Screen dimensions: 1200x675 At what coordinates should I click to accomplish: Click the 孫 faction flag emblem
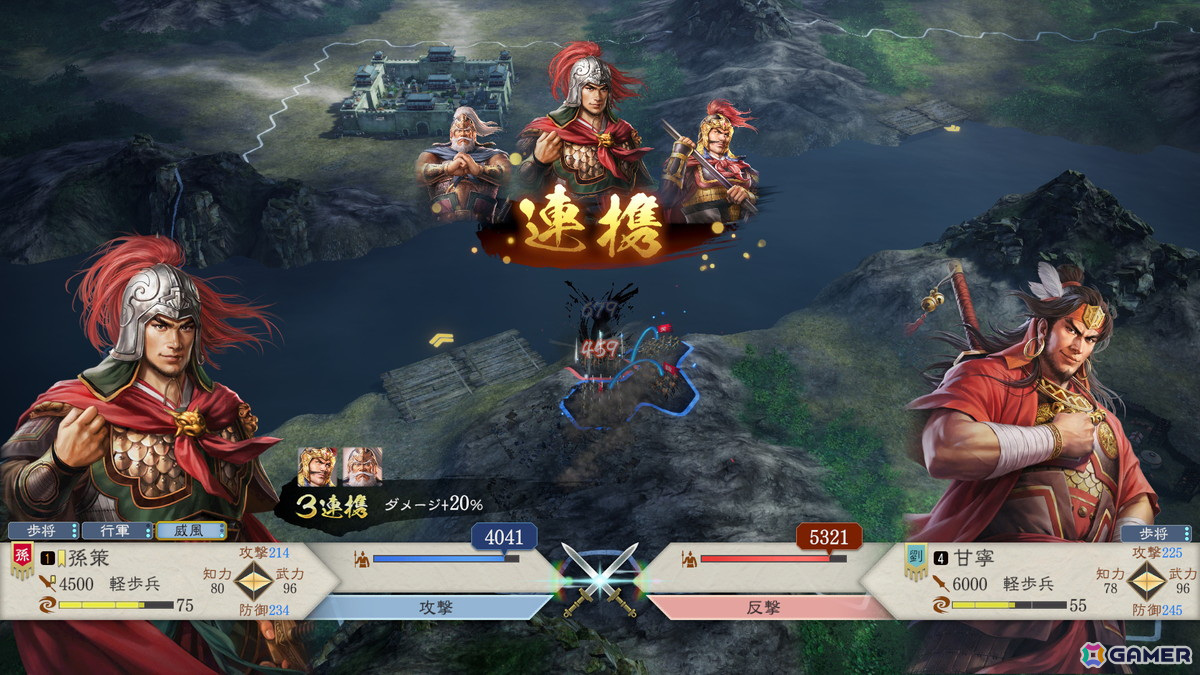pos(20,560)
